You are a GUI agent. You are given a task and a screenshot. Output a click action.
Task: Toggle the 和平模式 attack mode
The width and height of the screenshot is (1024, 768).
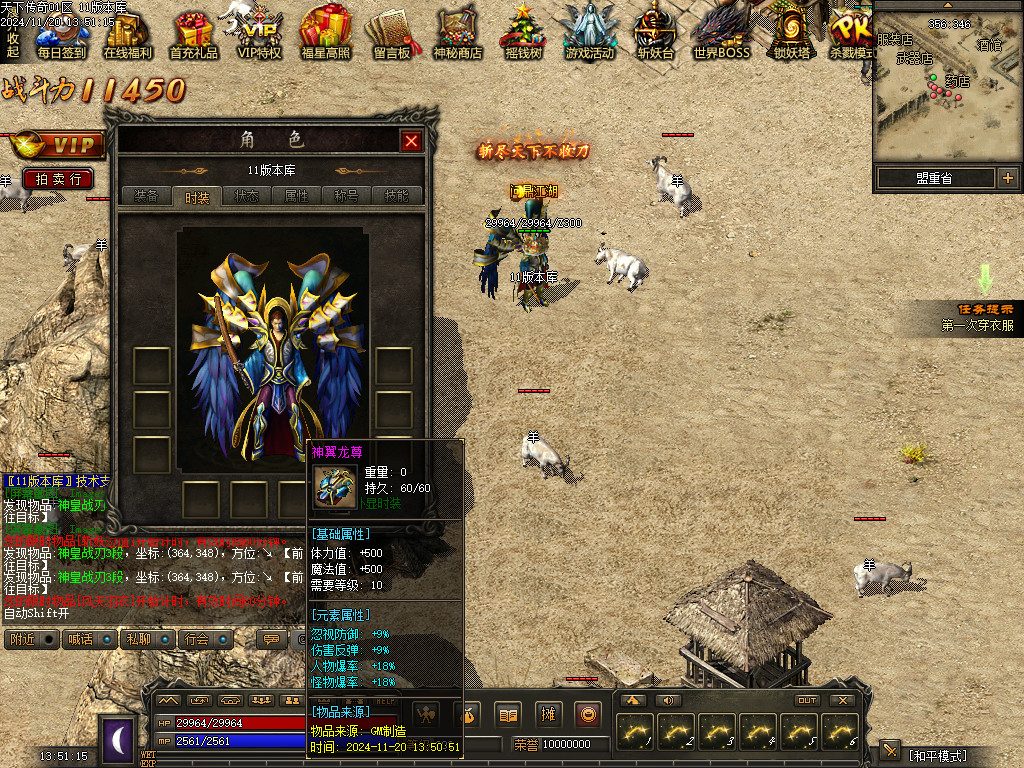937,754
